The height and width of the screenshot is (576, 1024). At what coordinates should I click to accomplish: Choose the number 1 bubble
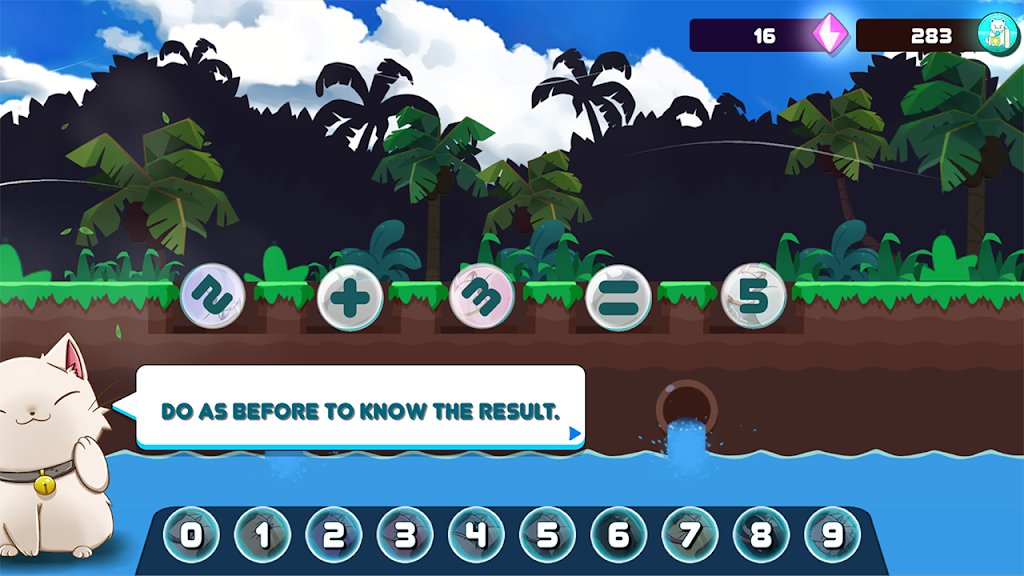262,535
